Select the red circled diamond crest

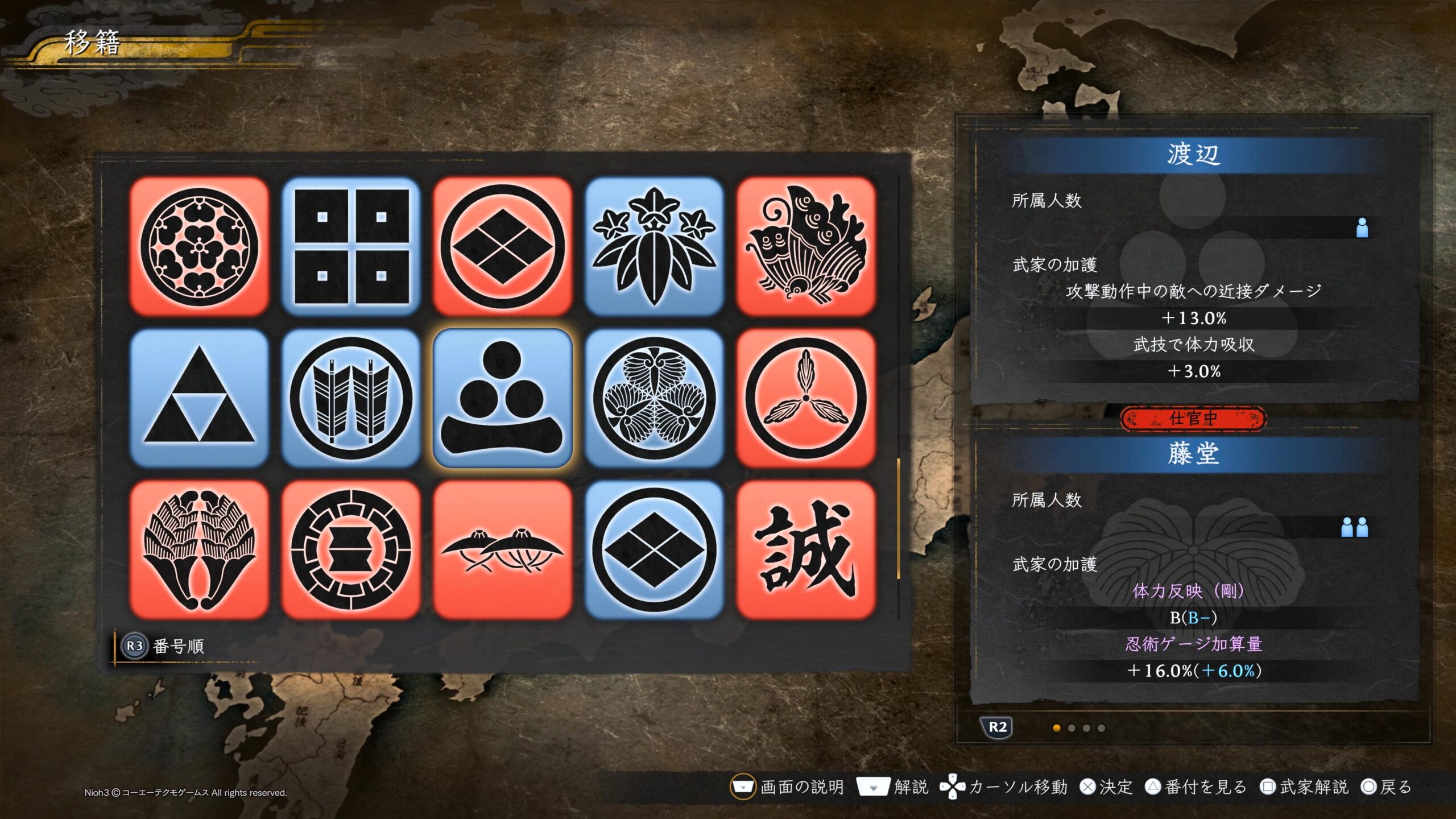[503, 246]
